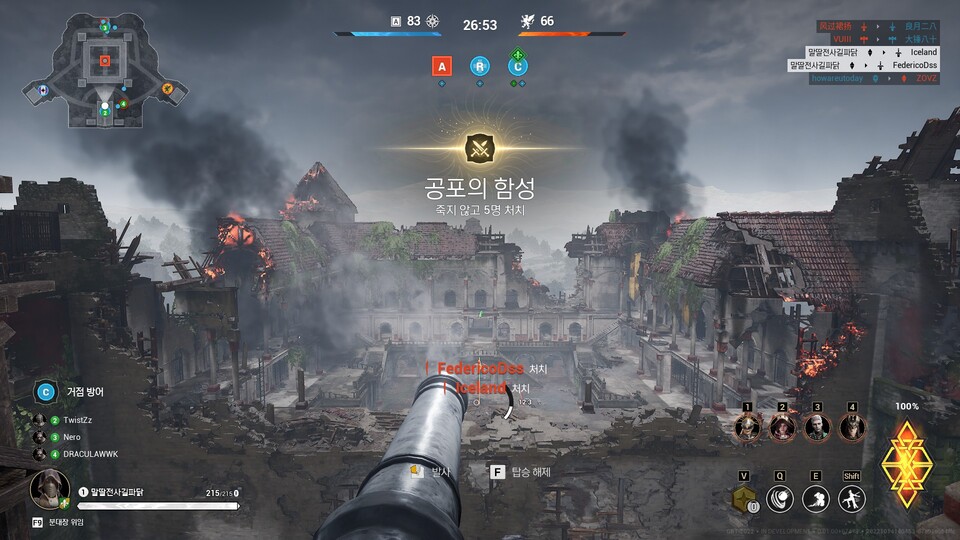
Task: Activate the Q cannonball ability
Action: [781, 499]
